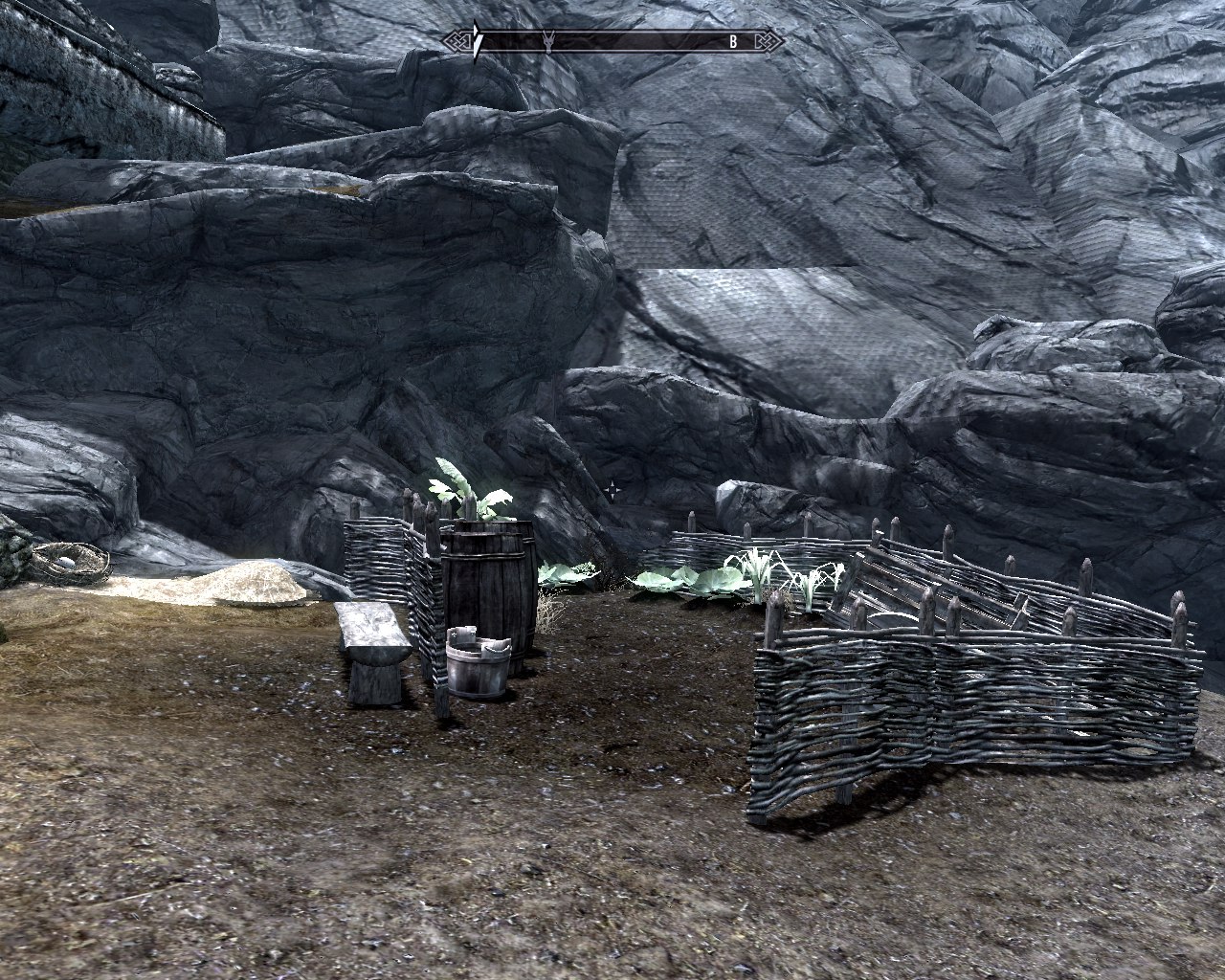Click the dragon lair marker on the compass
Image resolution: width=1225 pixels, height=980 pixels.
pos(549,41)
